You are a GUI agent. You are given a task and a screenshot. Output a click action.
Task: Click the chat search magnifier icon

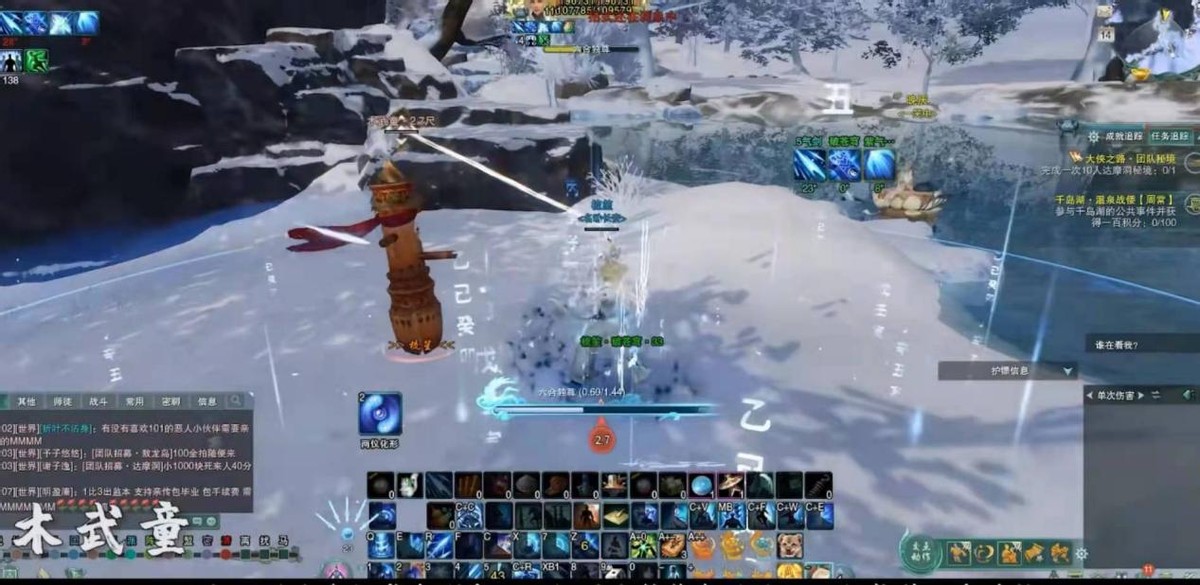tap(236, 401)
